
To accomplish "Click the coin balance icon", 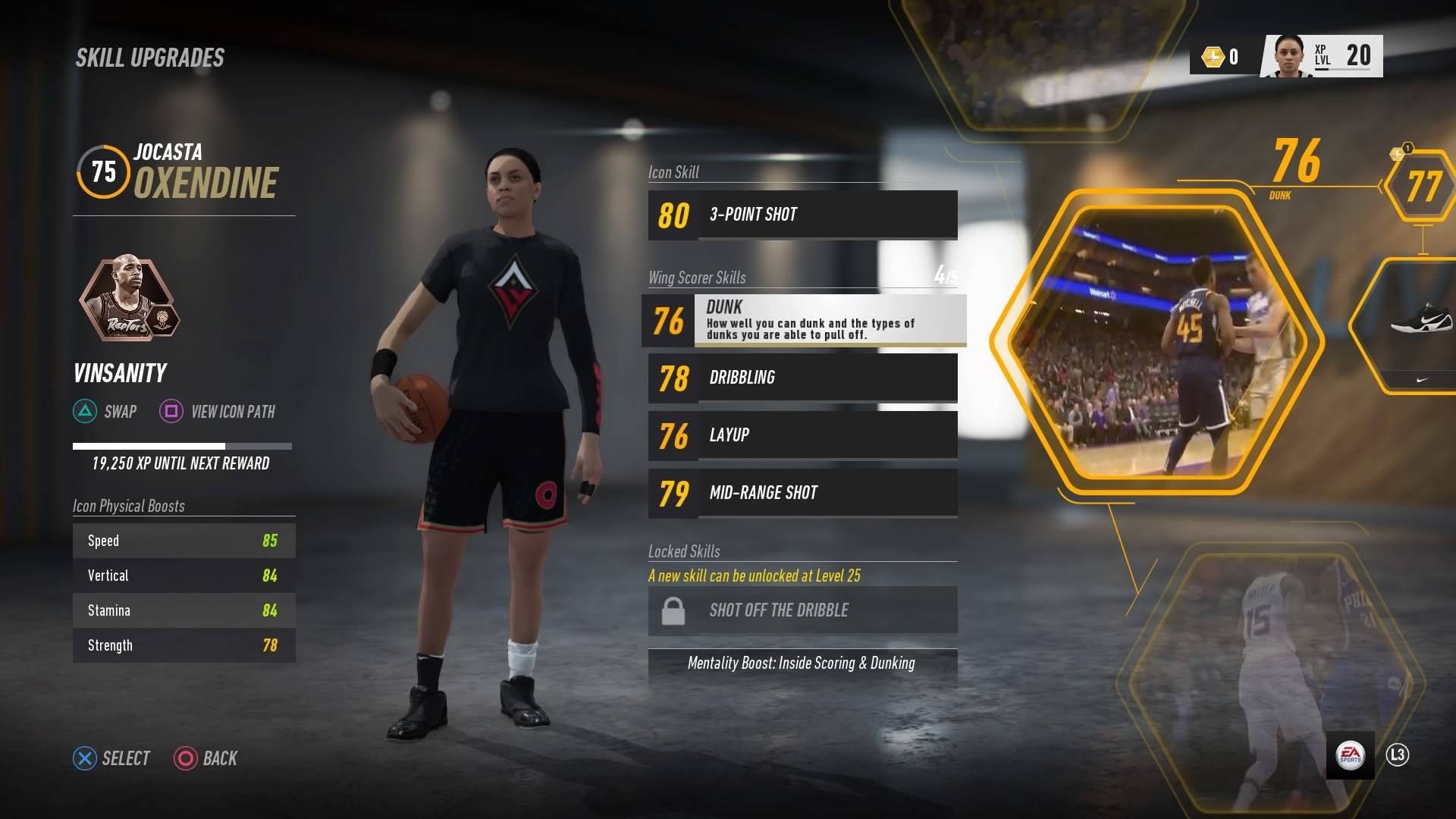I will (x=1213, y=55).
